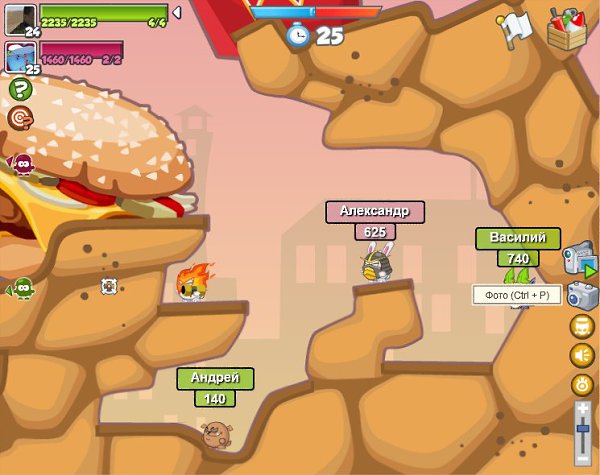Viewport: 600px width, 475px height.
Task: Open help with the green question mark
Action: point(20,89)
